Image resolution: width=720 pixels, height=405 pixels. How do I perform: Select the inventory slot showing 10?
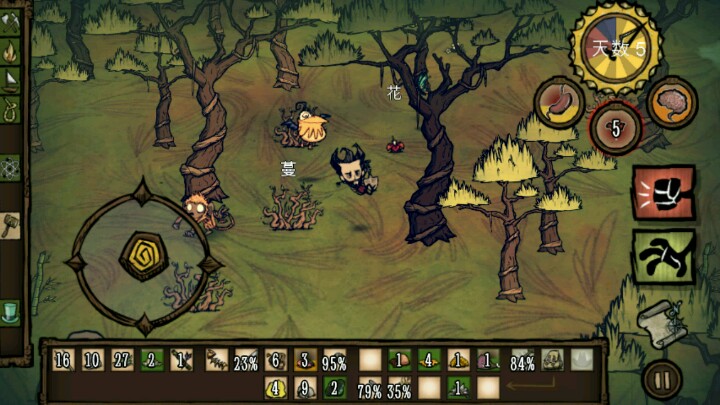click(92, 361)
